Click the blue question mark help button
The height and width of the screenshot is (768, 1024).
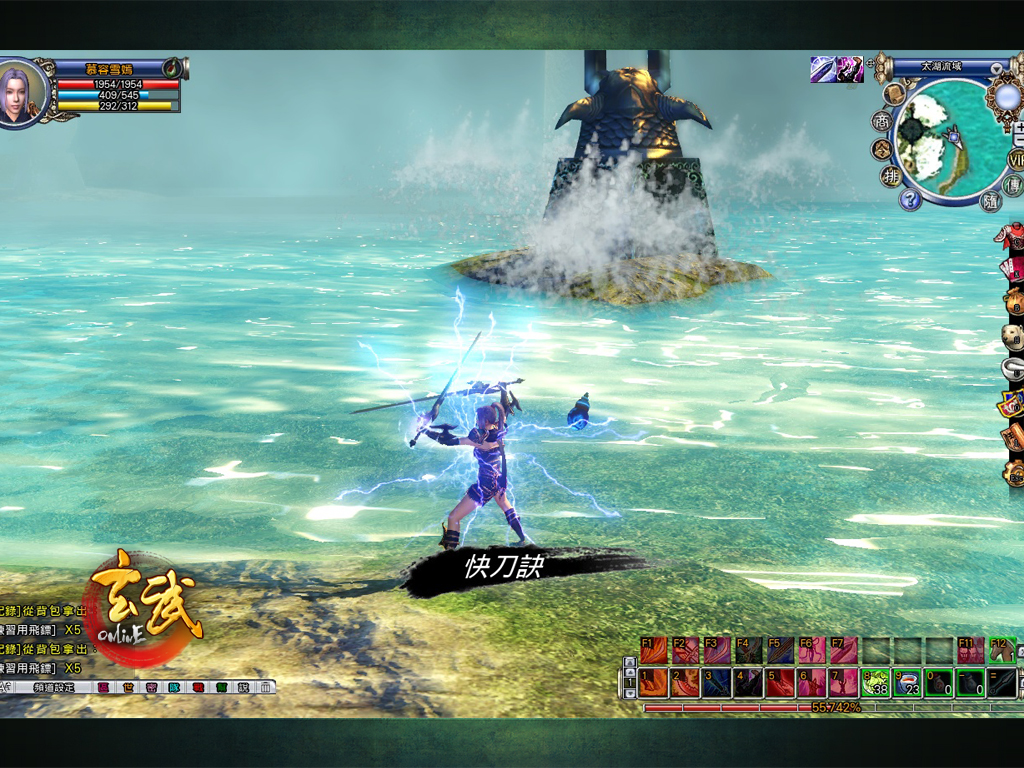[x=909, y=200]
